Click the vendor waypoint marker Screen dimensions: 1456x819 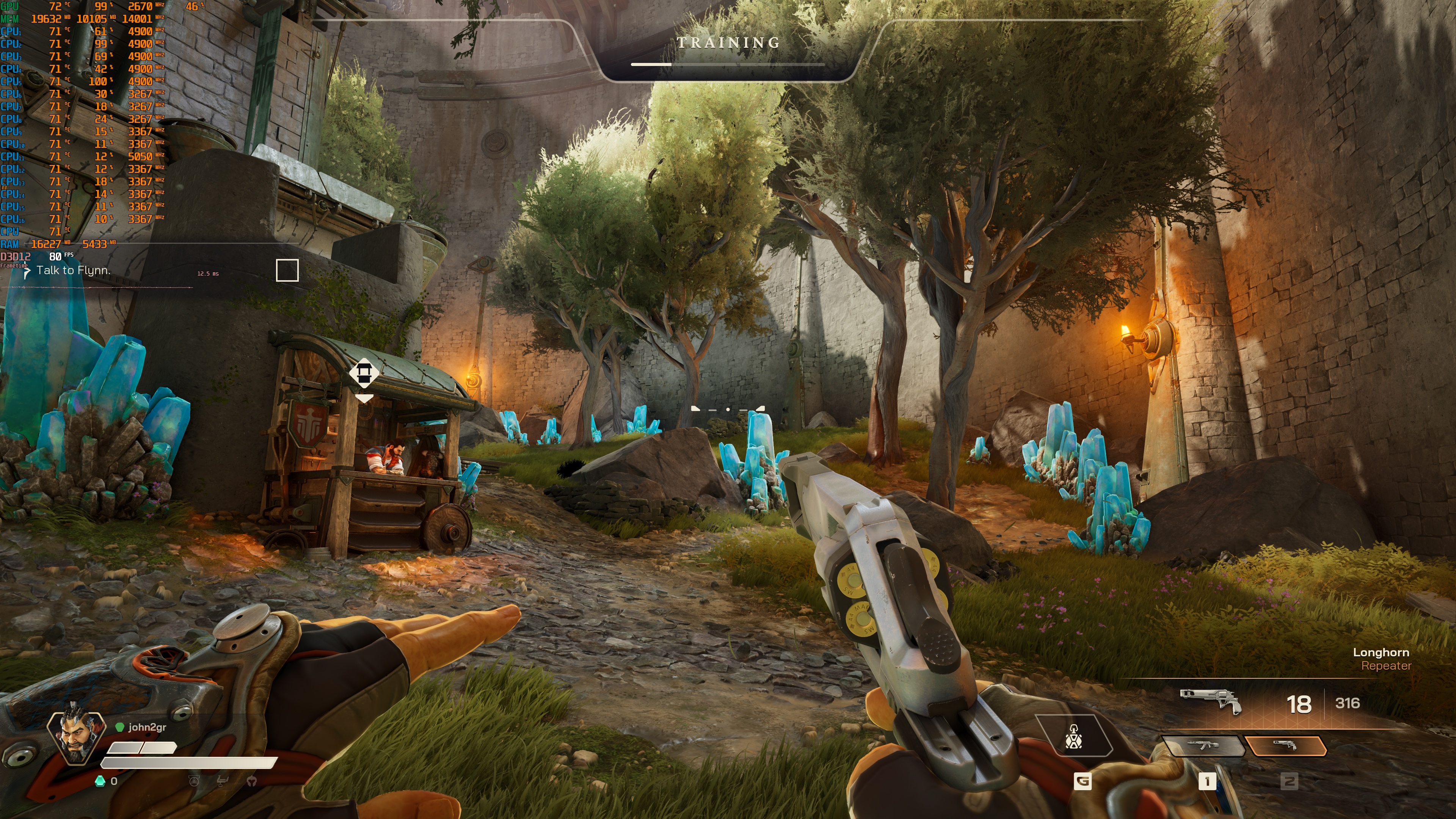[364, 373]
